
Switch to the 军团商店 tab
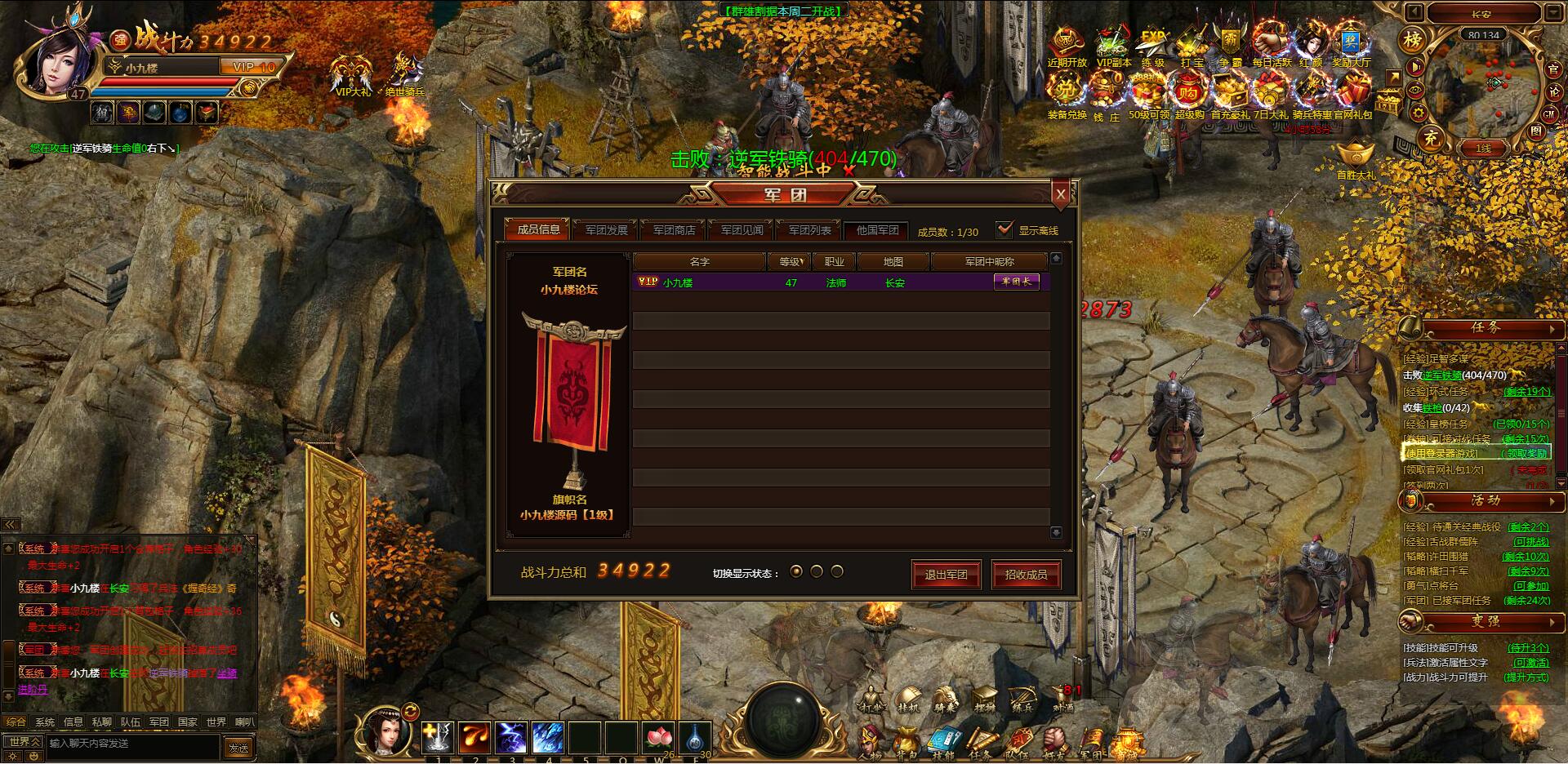click(x=674, y=229)
